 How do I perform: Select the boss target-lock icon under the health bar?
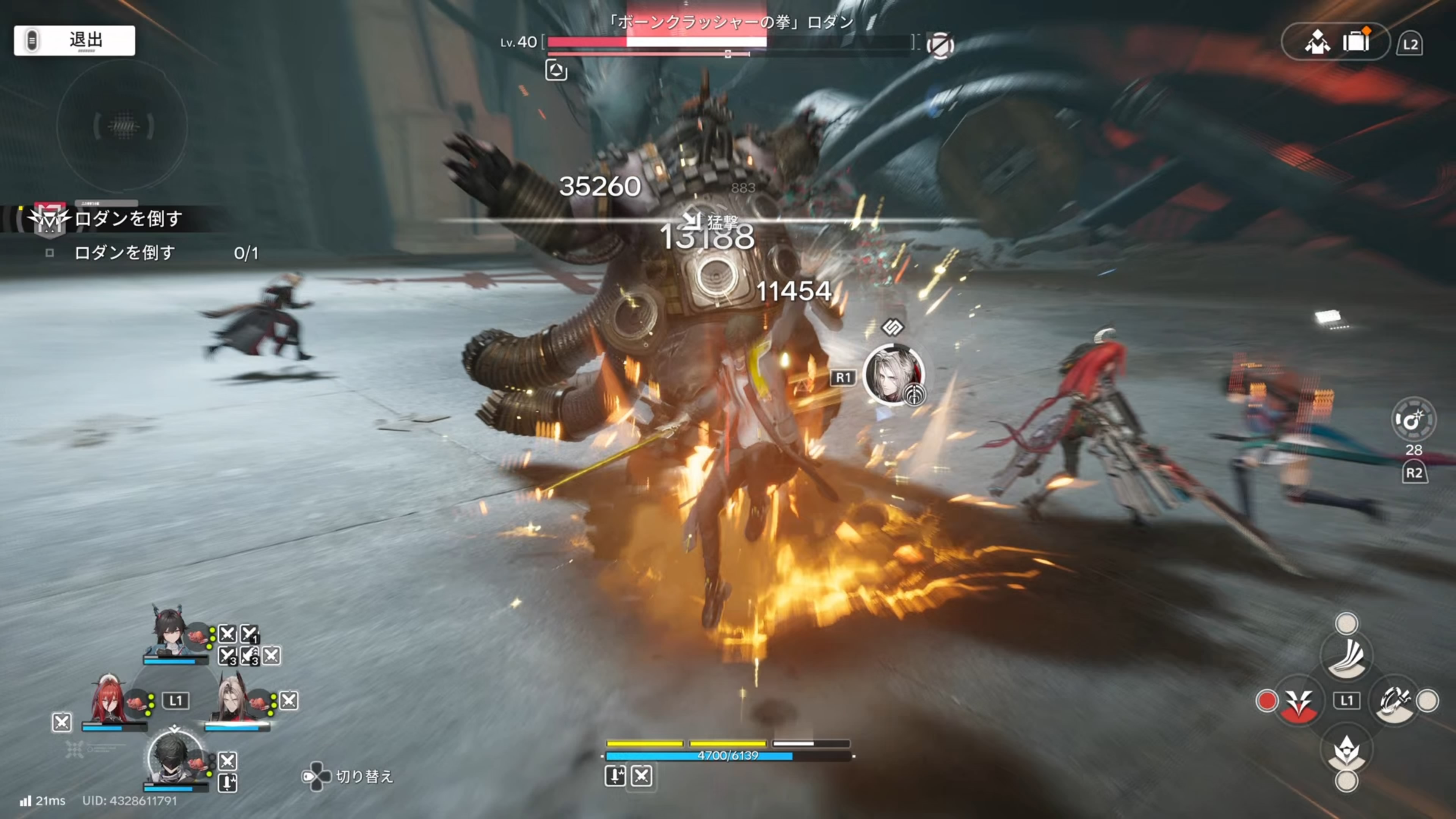(556, 71)
